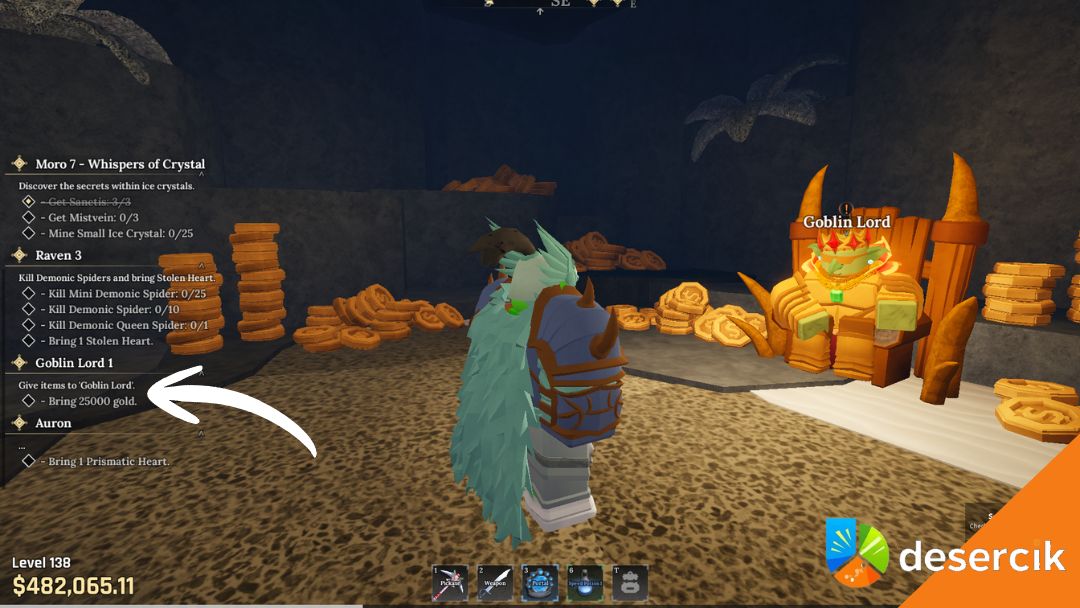Activate the Portal hotbar item
The height and width of the screenshot is (608, 1080).
[540, 583]
